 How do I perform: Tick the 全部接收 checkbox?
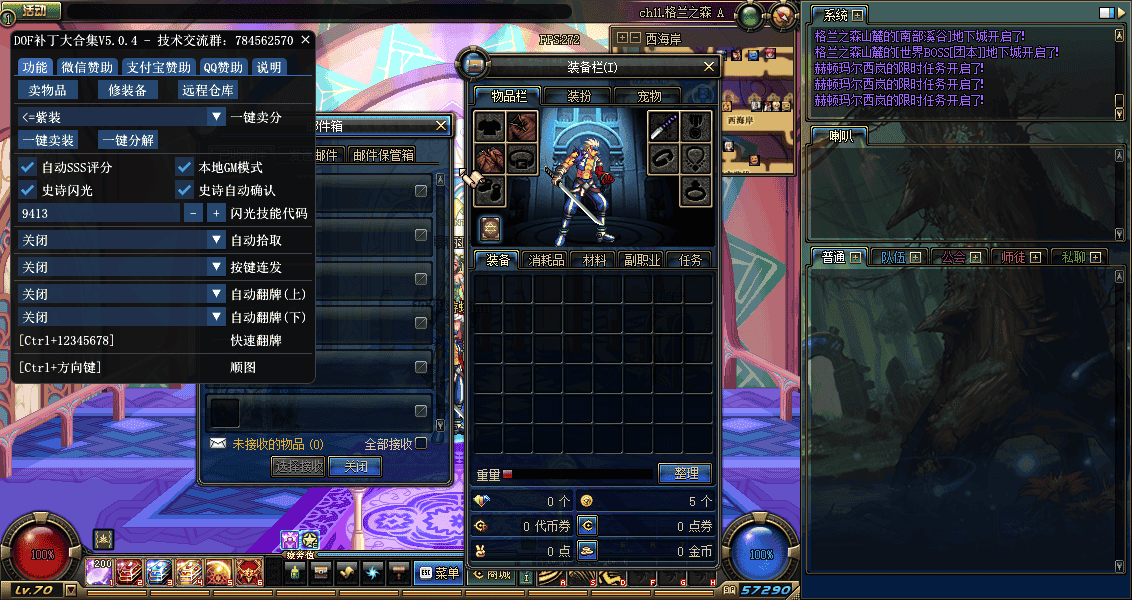coord(421,443)
